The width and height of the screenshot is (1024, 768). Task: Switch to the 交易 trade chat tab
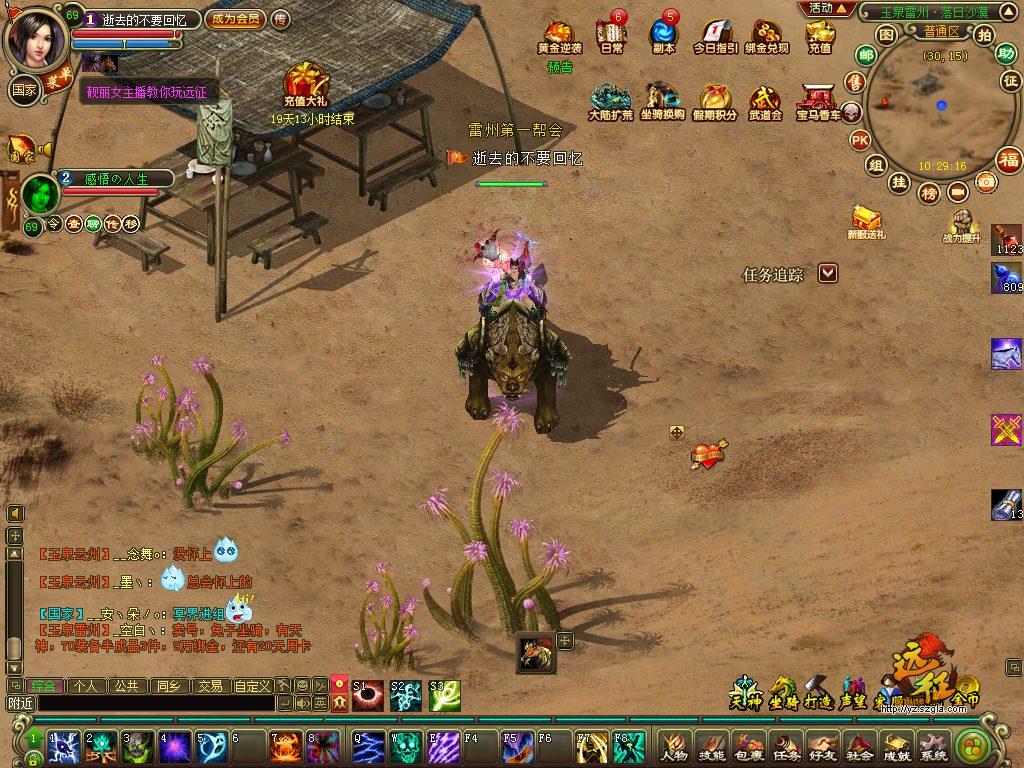point(209,686)
